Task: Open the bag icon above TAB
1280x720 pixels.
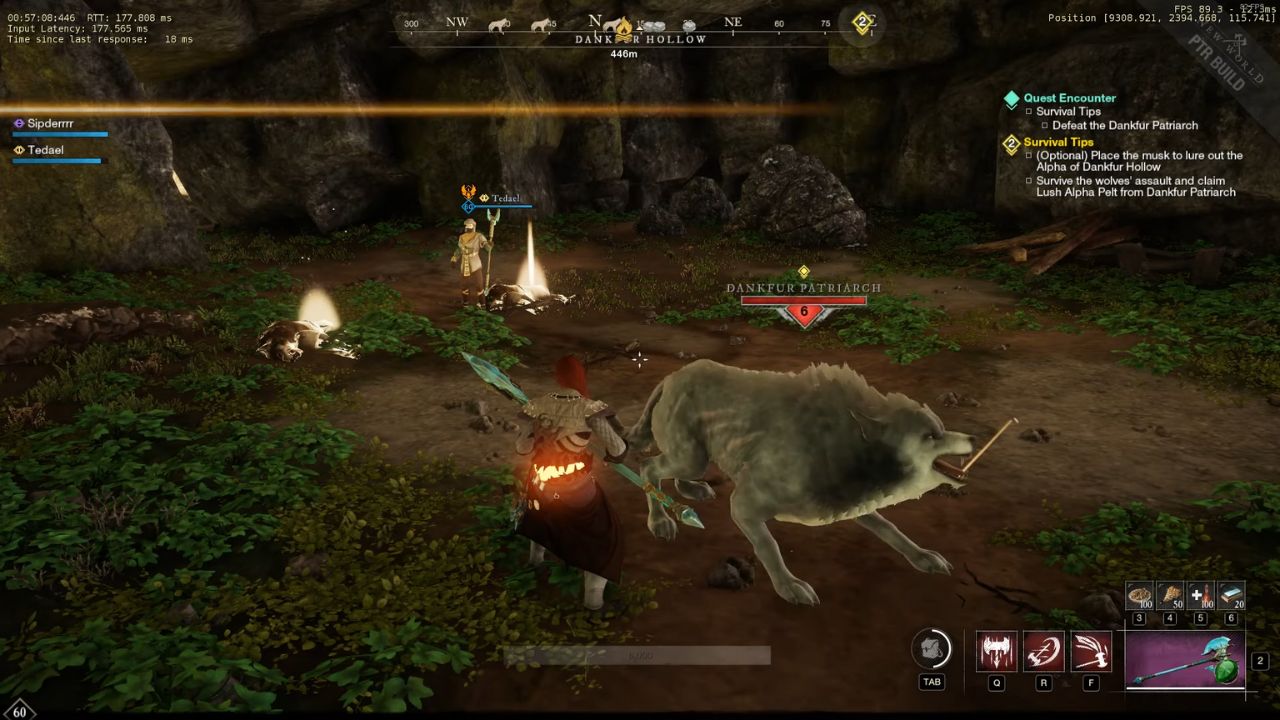Action: click(x=931, y=650)
